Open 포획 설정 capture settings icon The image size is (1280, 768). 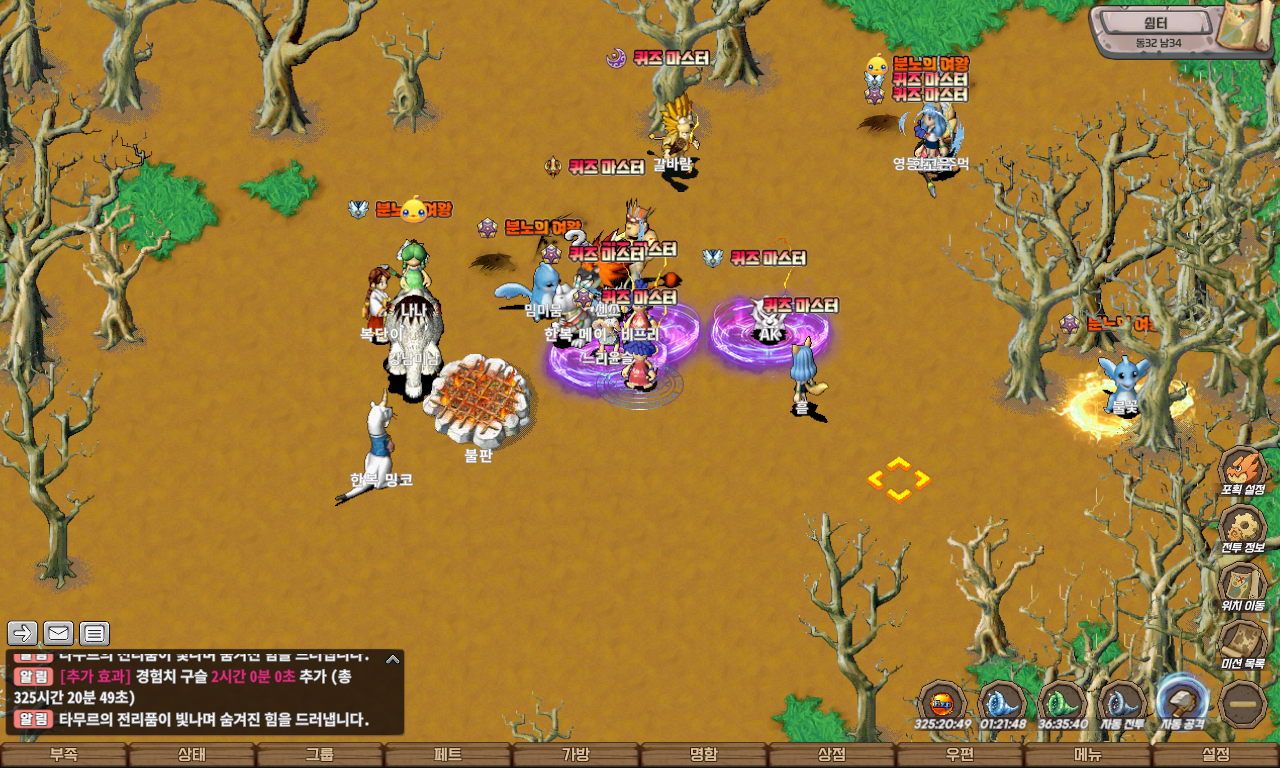tap(1242, 470)
